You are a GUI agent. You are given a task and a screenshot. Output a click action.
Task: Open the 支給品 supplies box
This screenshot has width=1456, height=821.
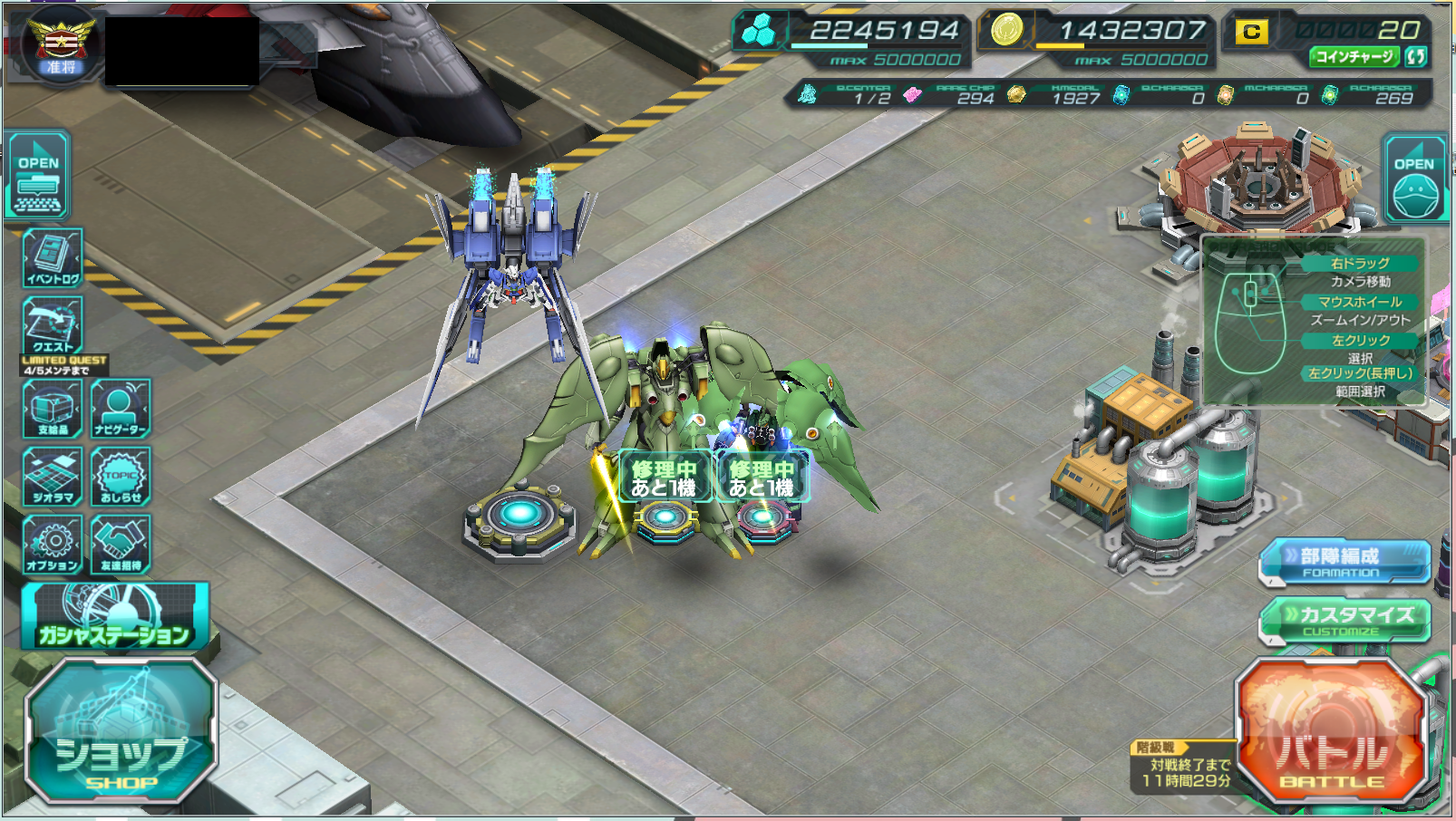[x=53, y=409]
